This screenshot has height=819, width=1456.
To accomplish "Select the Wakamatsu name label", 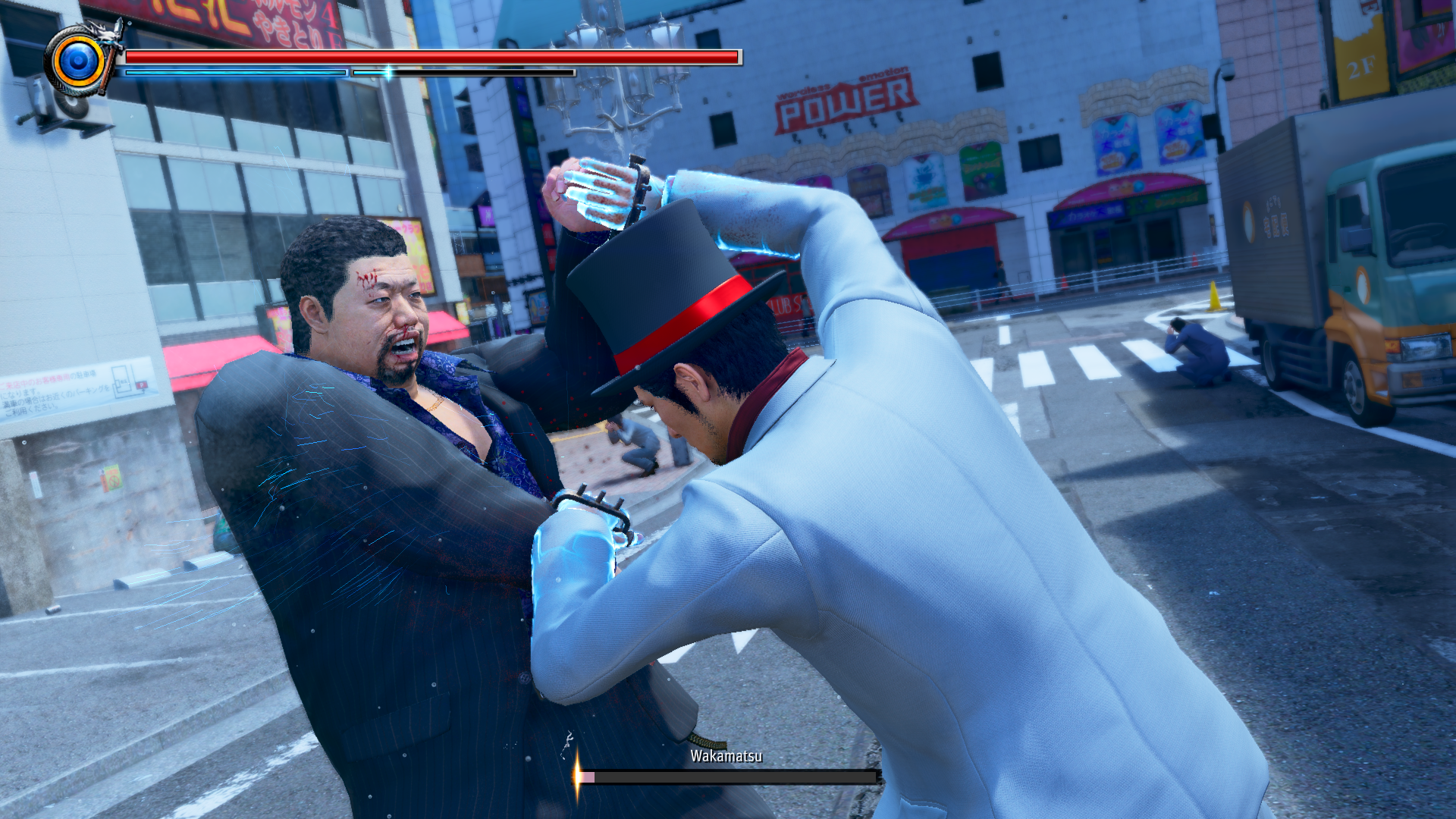I will pos(727,755).
